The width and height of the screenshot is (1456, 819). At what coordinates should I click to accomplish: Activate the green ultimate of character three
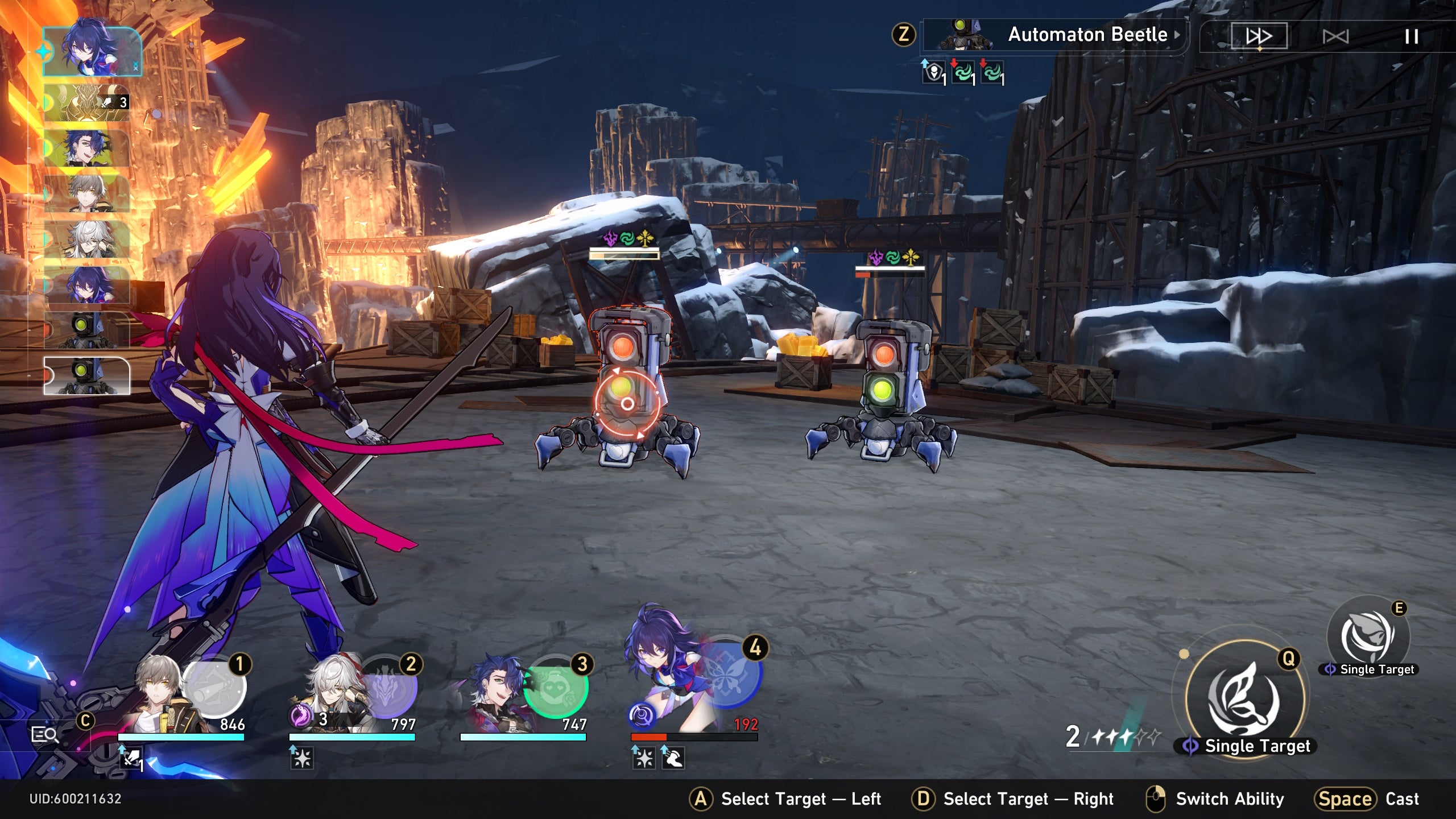point(556,689)
